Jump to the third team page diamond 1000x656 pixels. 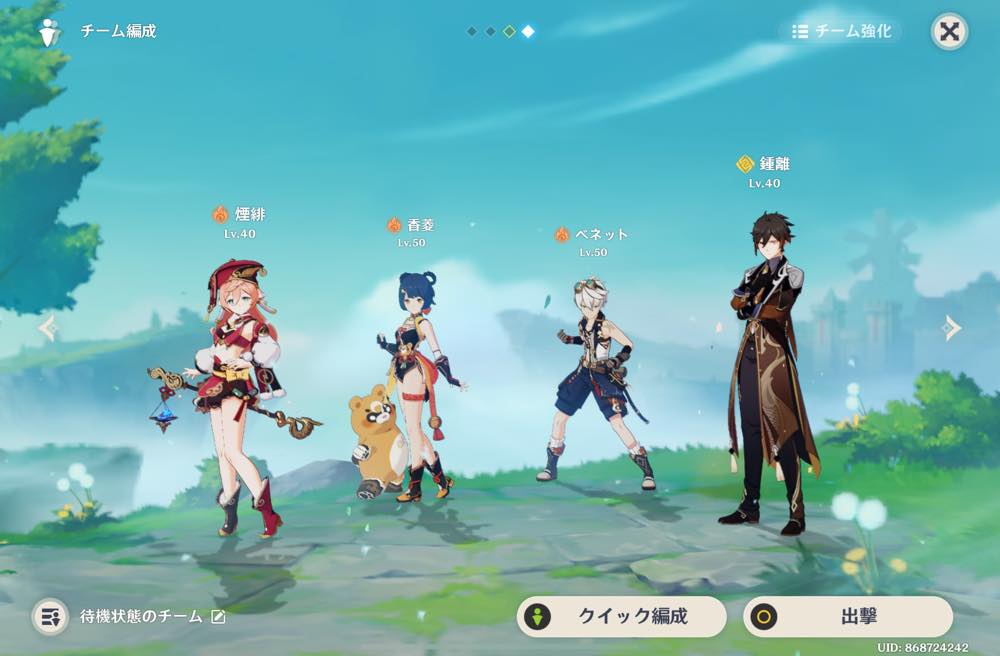pyautogui.click(x=509, y=31)
